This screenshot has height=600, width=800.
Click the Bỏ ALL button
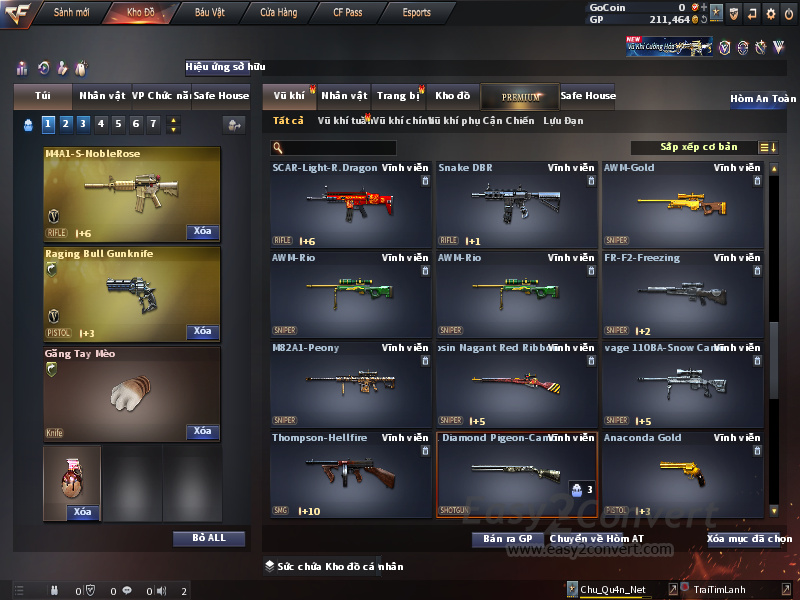[x=209, y=538]
